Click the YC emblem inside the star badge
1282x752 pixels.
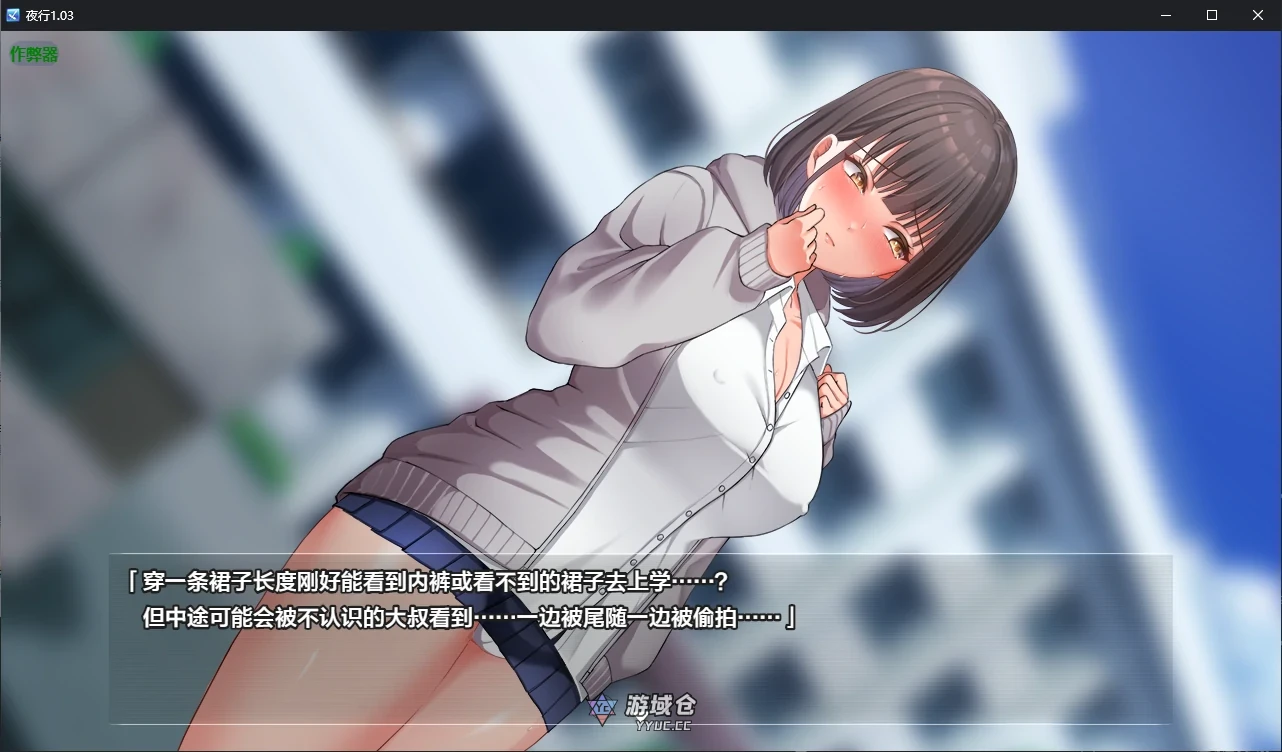point(601,706)
